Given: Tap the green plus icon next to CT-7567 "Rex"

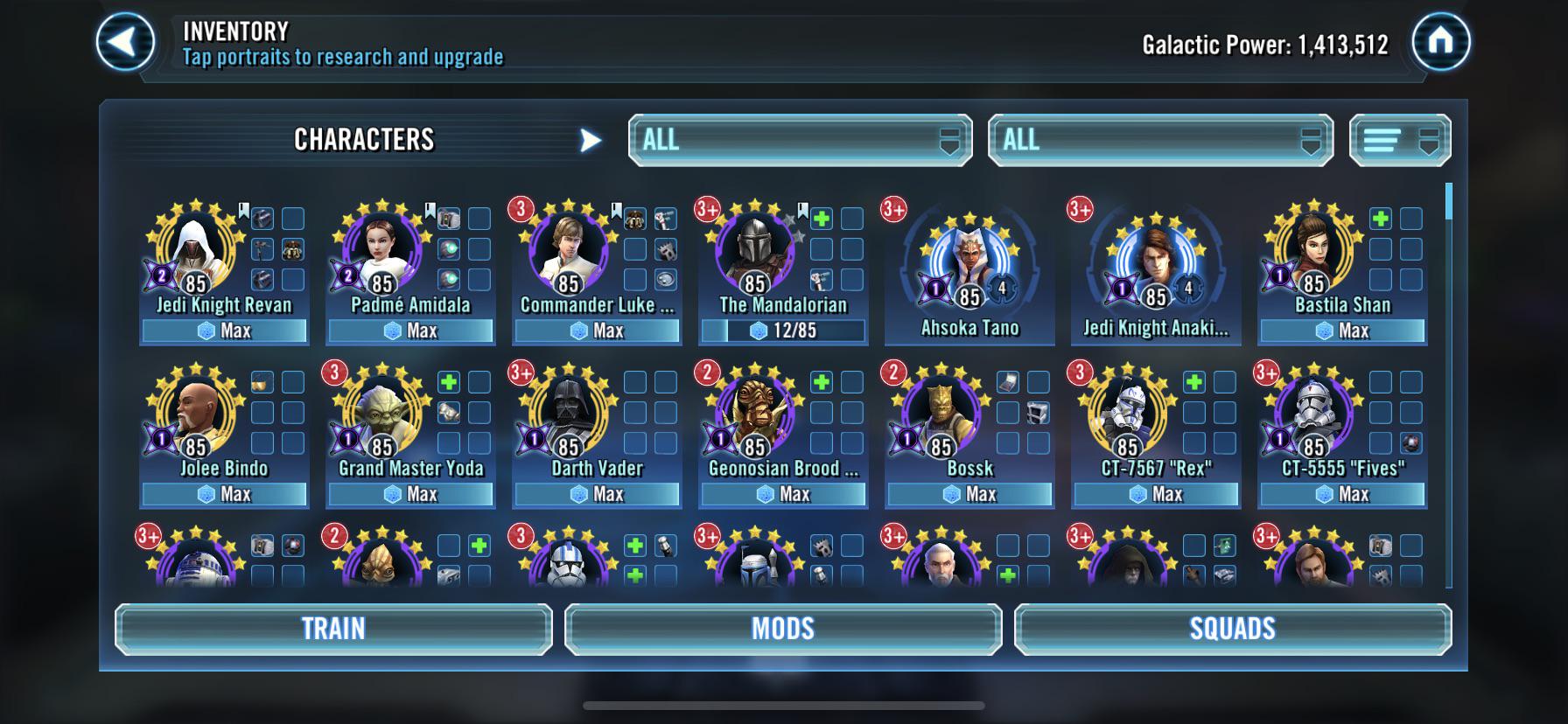Looking at the screenshot, I should (x=1193, y=383).
